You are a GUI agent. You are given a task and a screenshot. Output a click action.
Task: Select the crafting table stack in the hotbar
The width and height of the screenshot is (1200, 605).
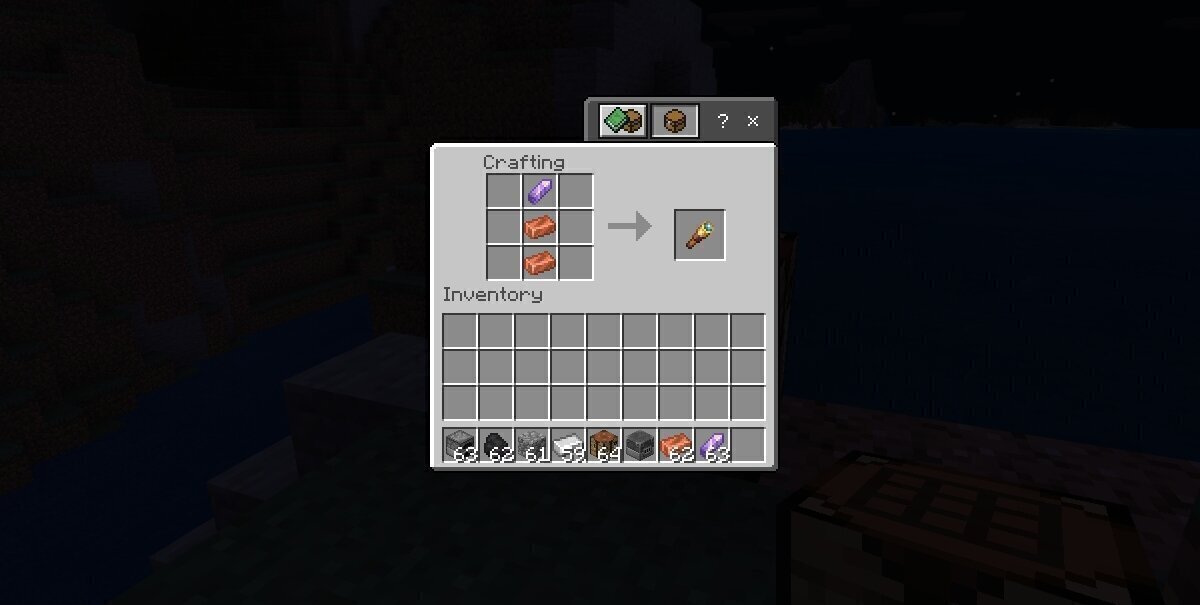click(x=604, y=444)
